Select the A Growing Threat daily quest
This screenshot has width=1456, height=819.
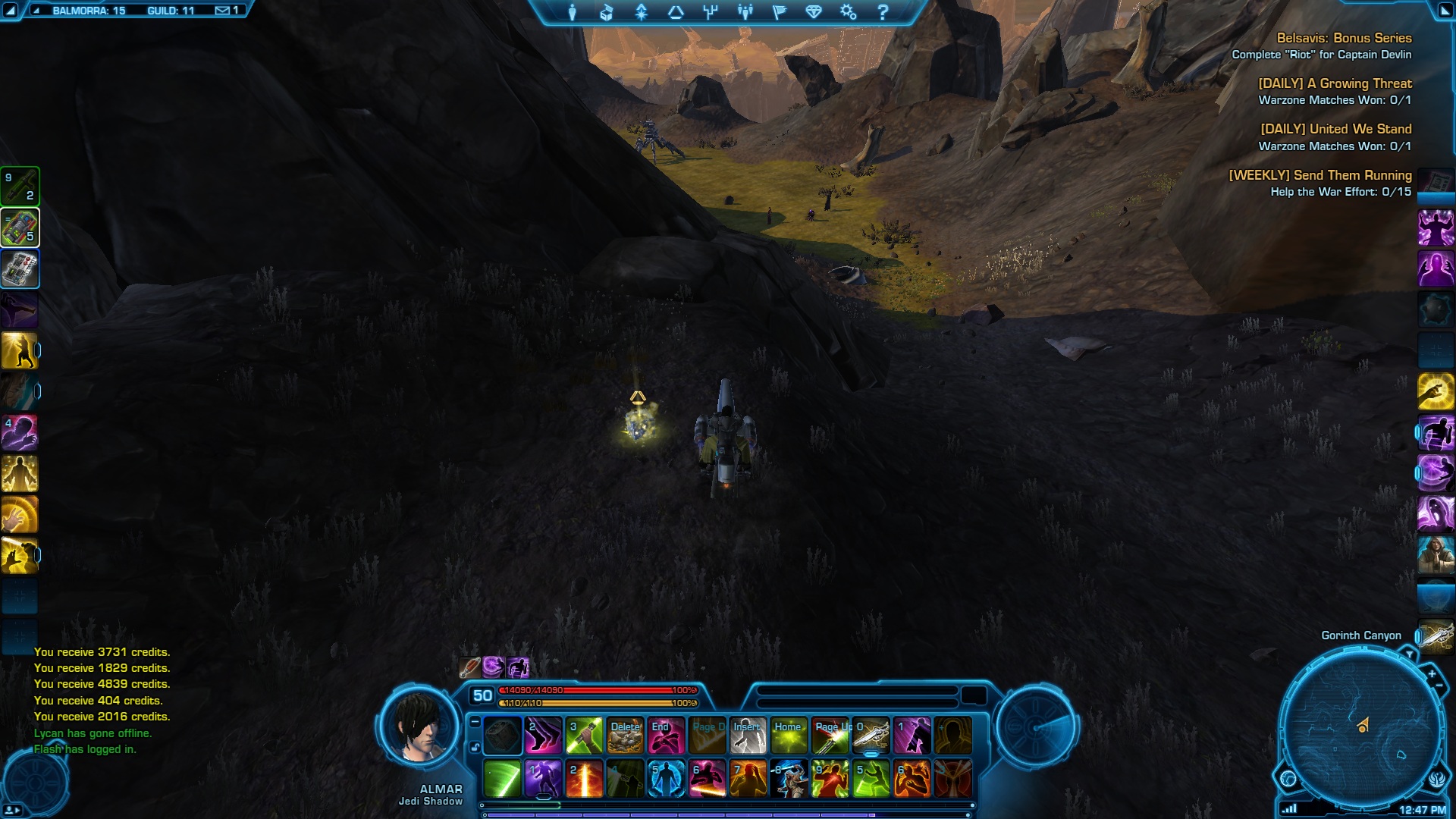click(1335, 83)
